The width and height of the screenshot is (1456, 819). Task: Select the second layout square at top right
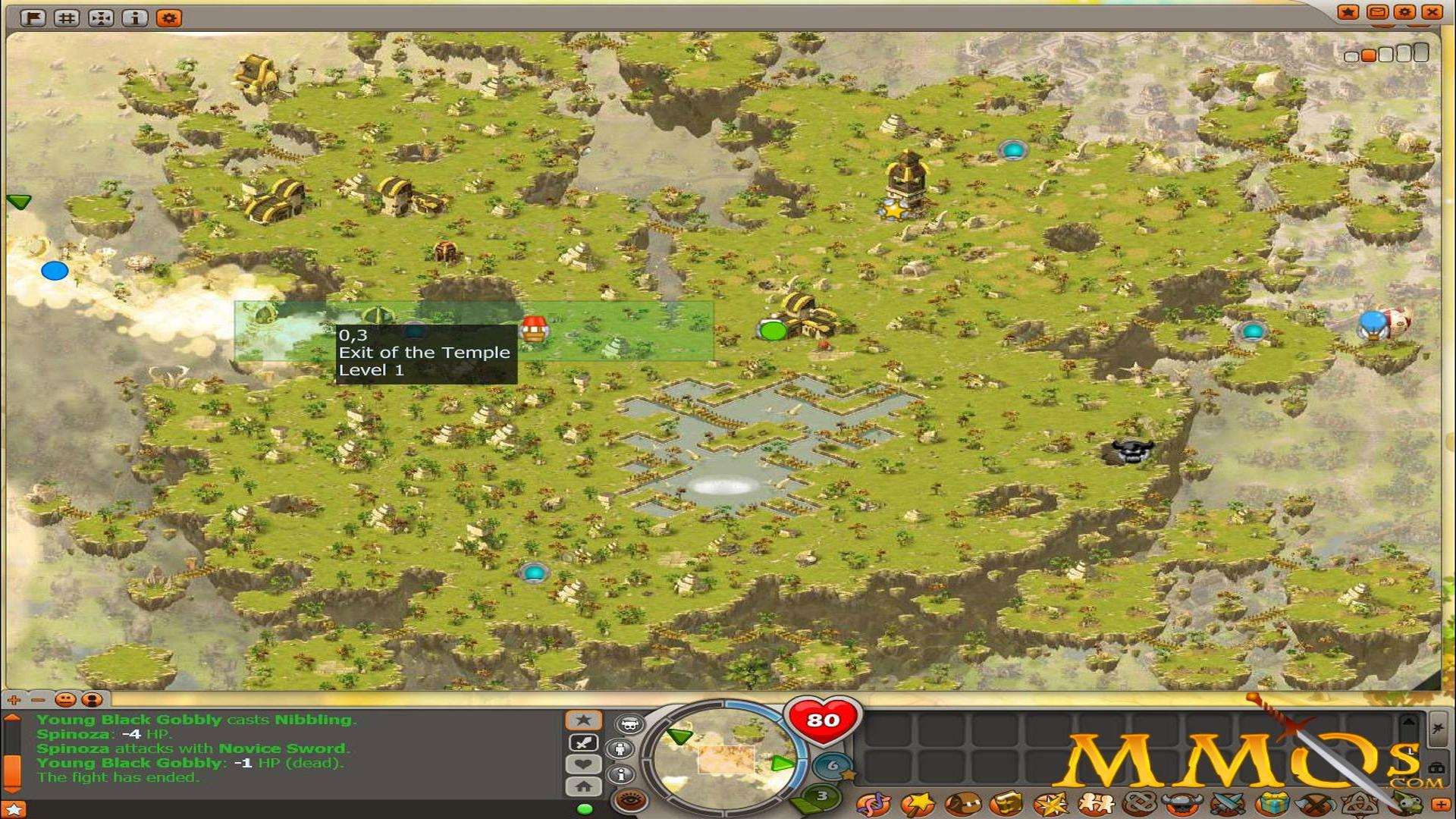click(1368, 55)
